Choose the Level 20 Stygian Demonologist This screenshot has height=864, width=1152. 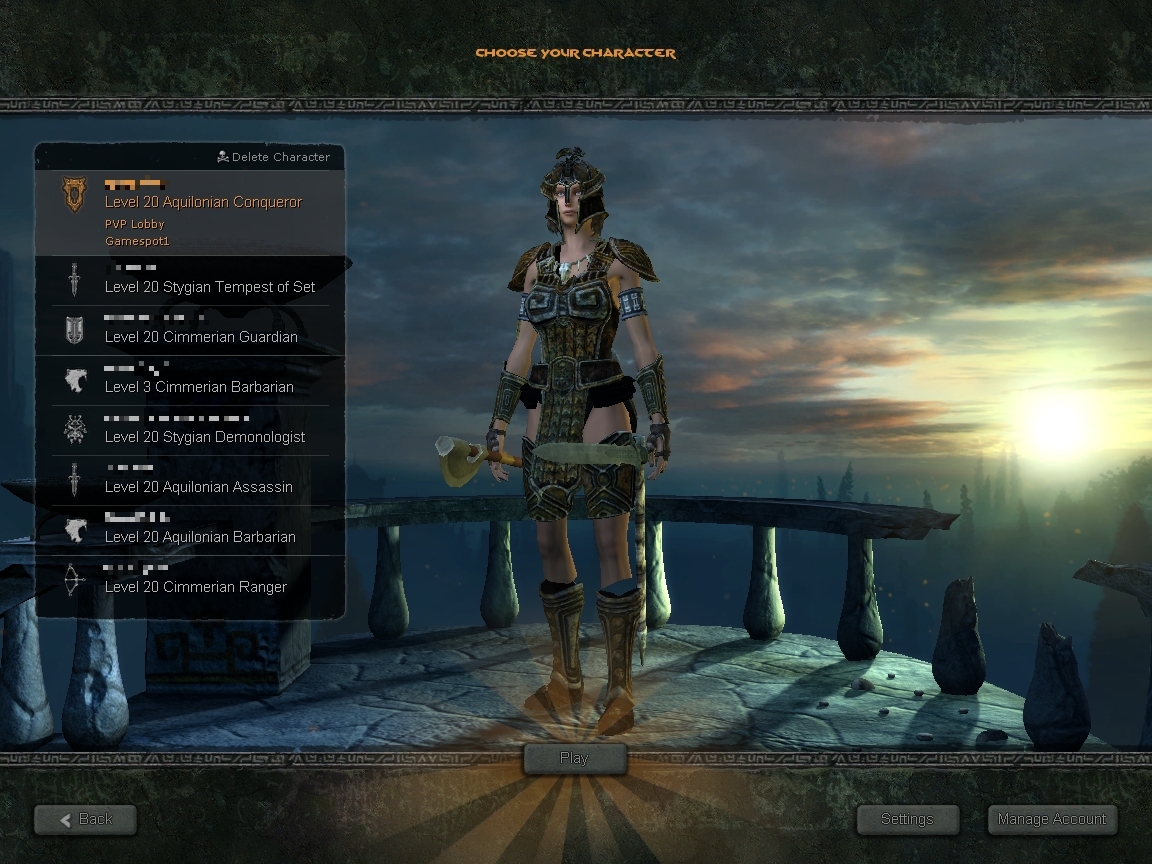[204, 437]
